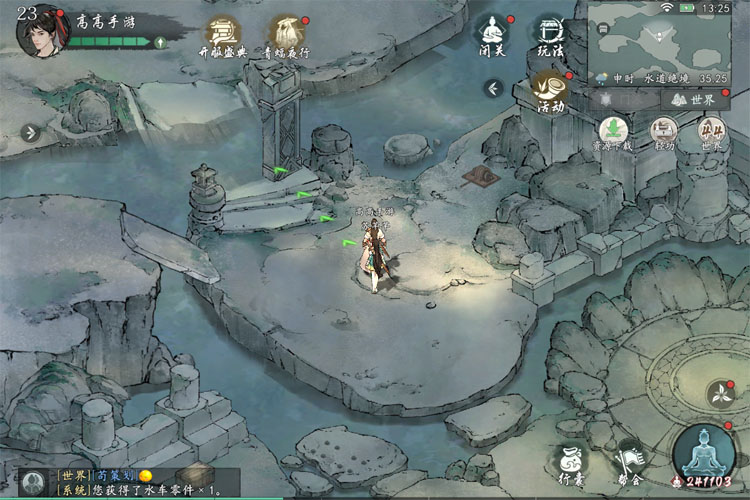Open the character portrait profile

coord(42,32)
